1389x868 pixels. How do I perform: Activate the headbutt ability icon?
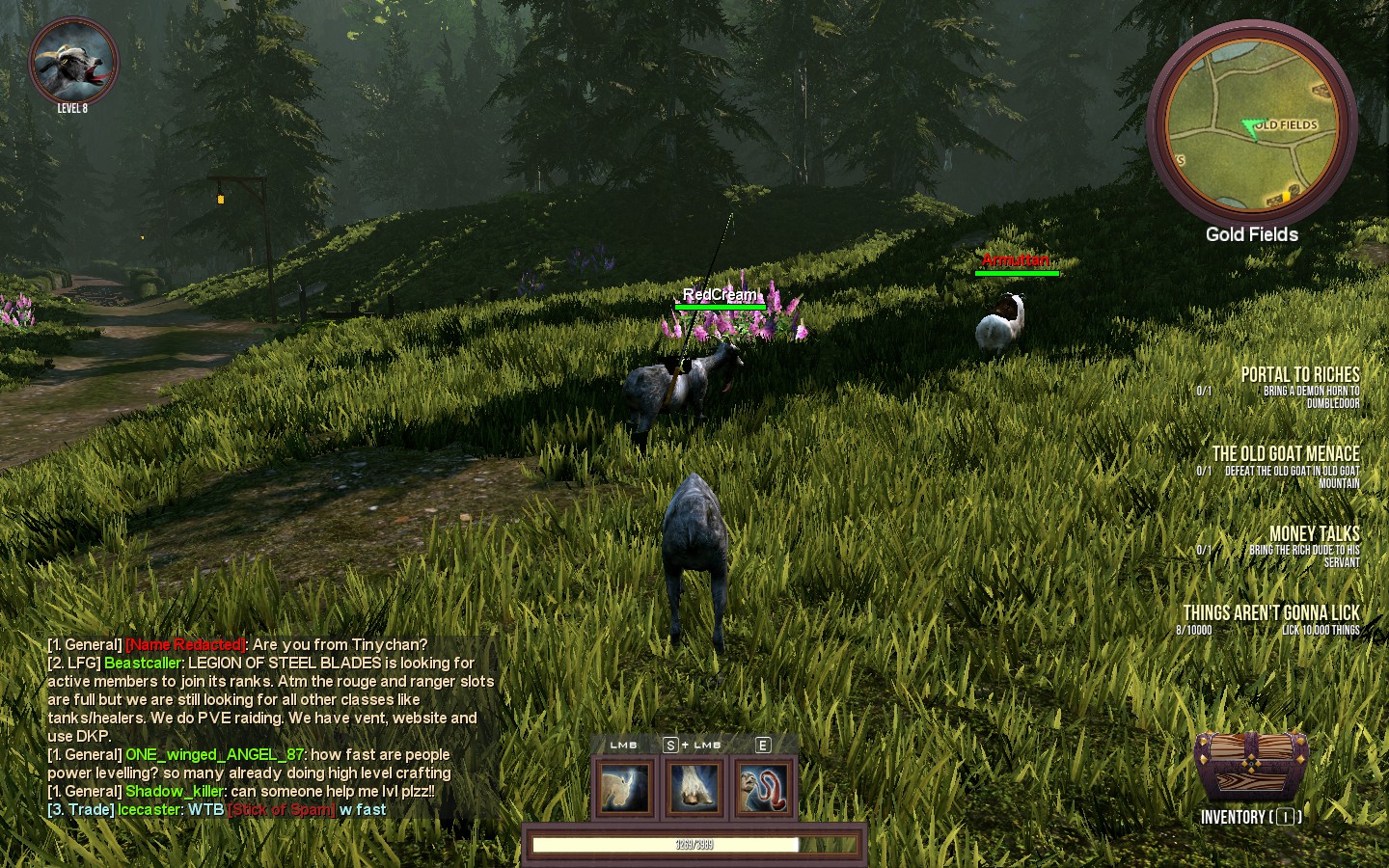click(x=625, y=787)
